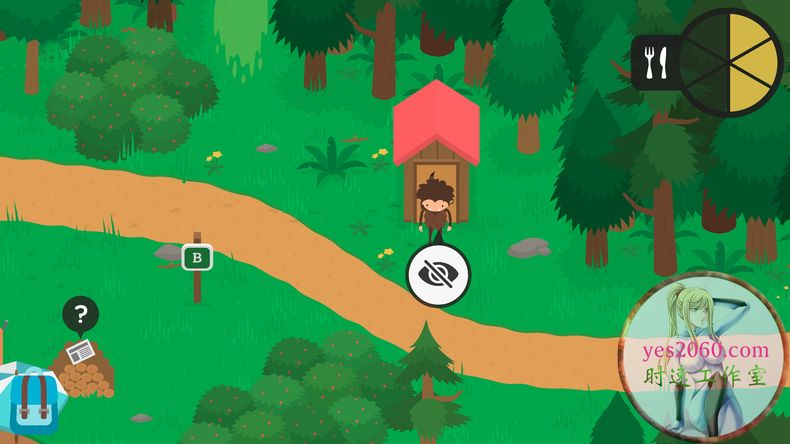Open the backpack inventory
This screenshot has width=790, height=444.
pyautogui.click(x=33, y=401)
